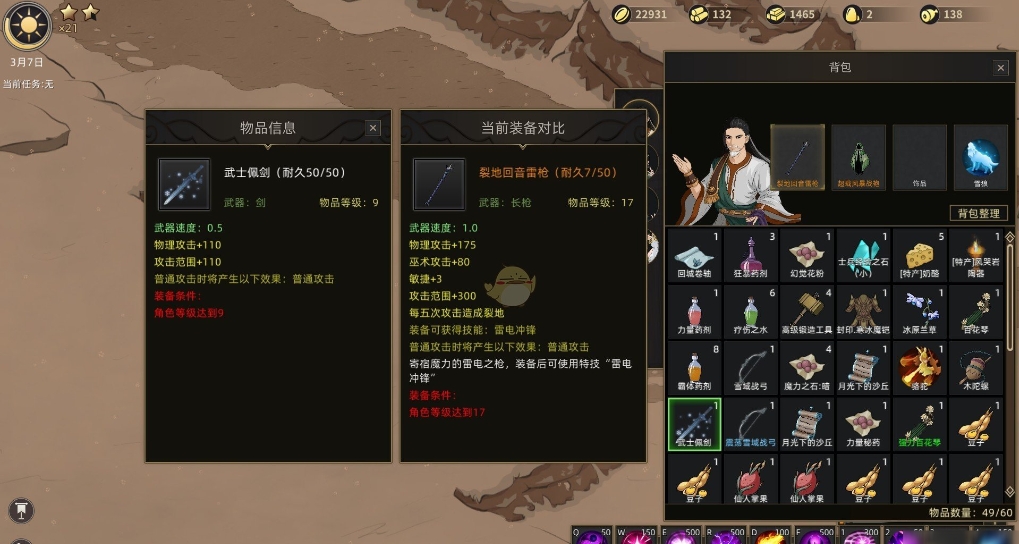Select the 疗伤之水 green potion
This screenshot has width=1019, height=544.
point(750,311)
